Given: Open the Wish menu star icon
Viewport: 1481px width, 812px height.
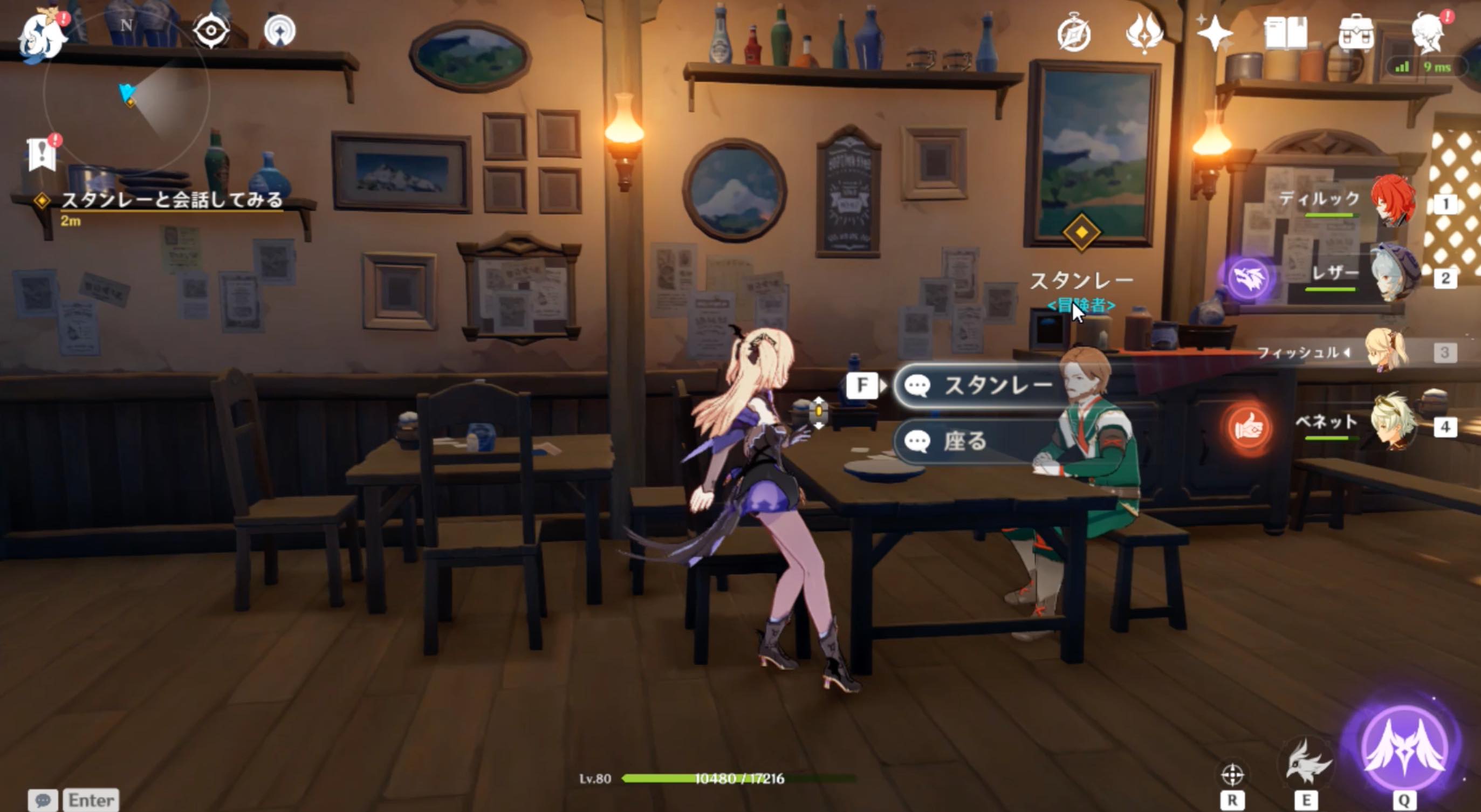Looking at the screenshot, I should coord(1216,35).
